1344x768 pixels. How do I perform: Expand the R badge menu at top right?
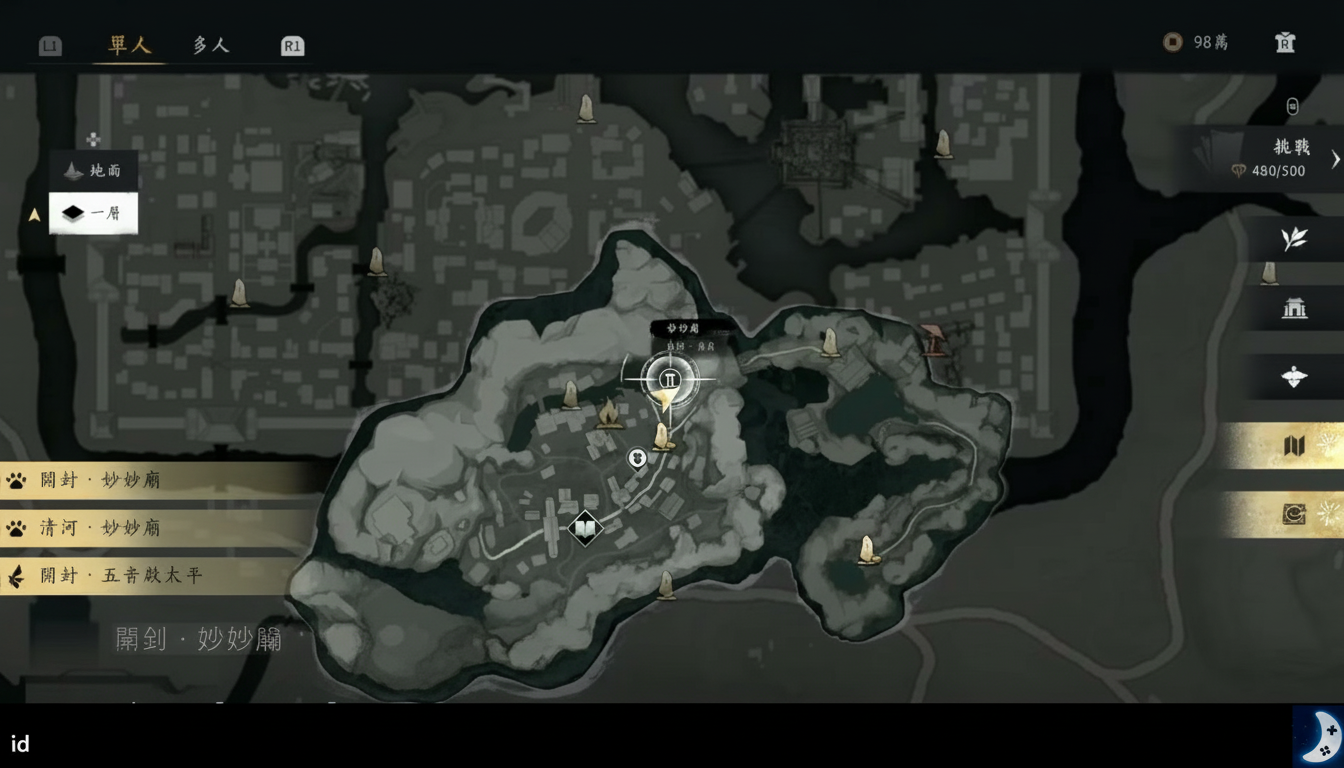[1284, 42]
